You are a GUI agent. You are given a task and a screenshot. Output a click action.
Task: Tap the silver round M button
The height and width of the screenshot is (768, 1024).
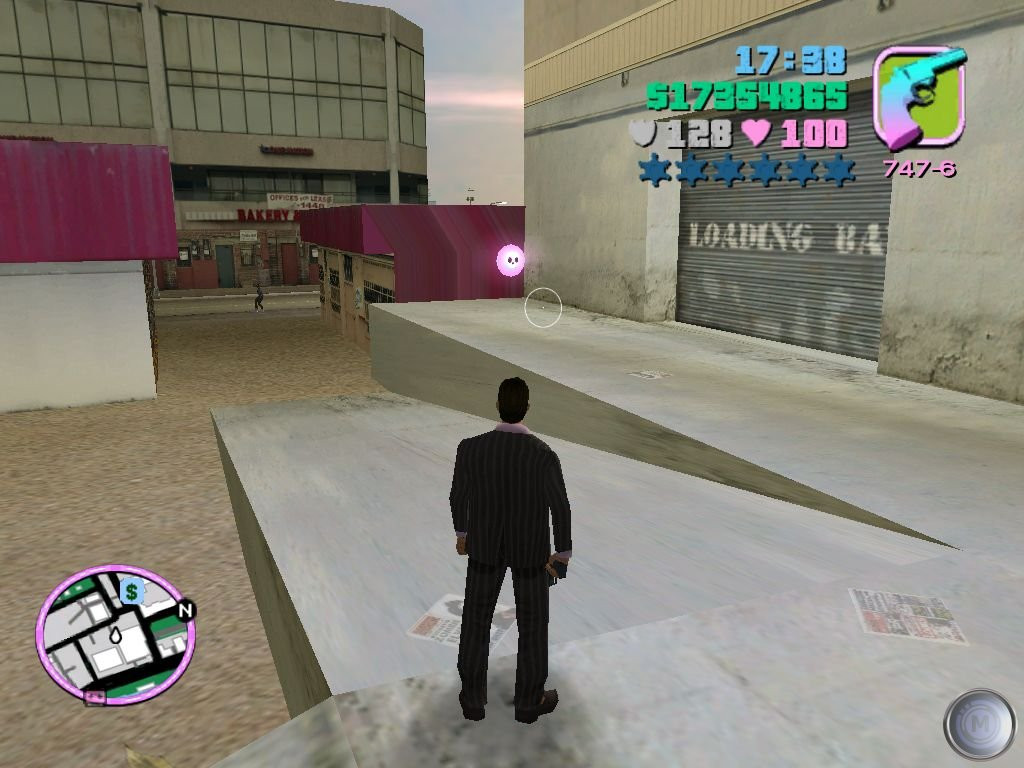pyautogui.click(x=979, y=724)
